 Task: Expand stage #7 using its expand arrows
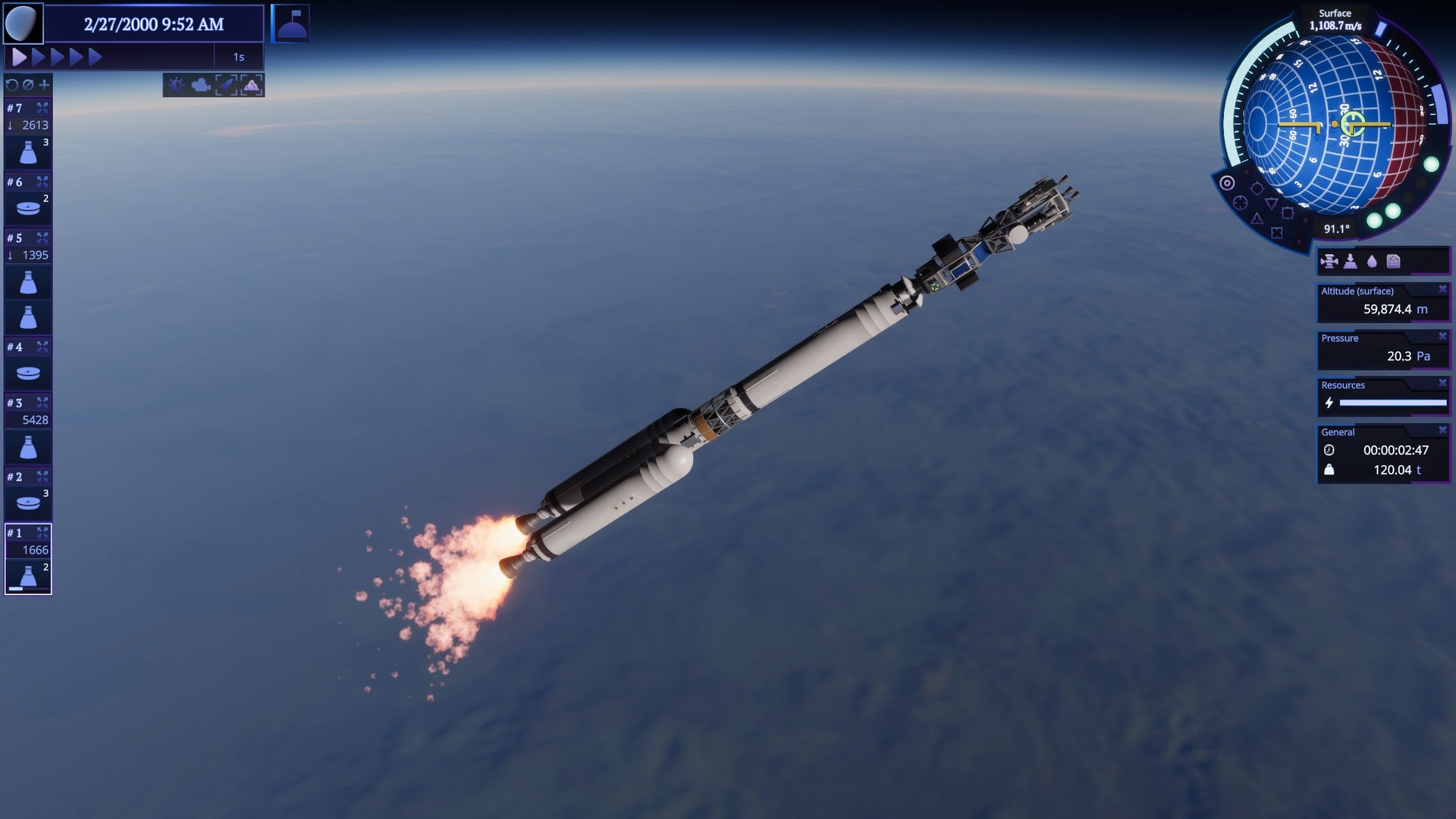point(41,108)
